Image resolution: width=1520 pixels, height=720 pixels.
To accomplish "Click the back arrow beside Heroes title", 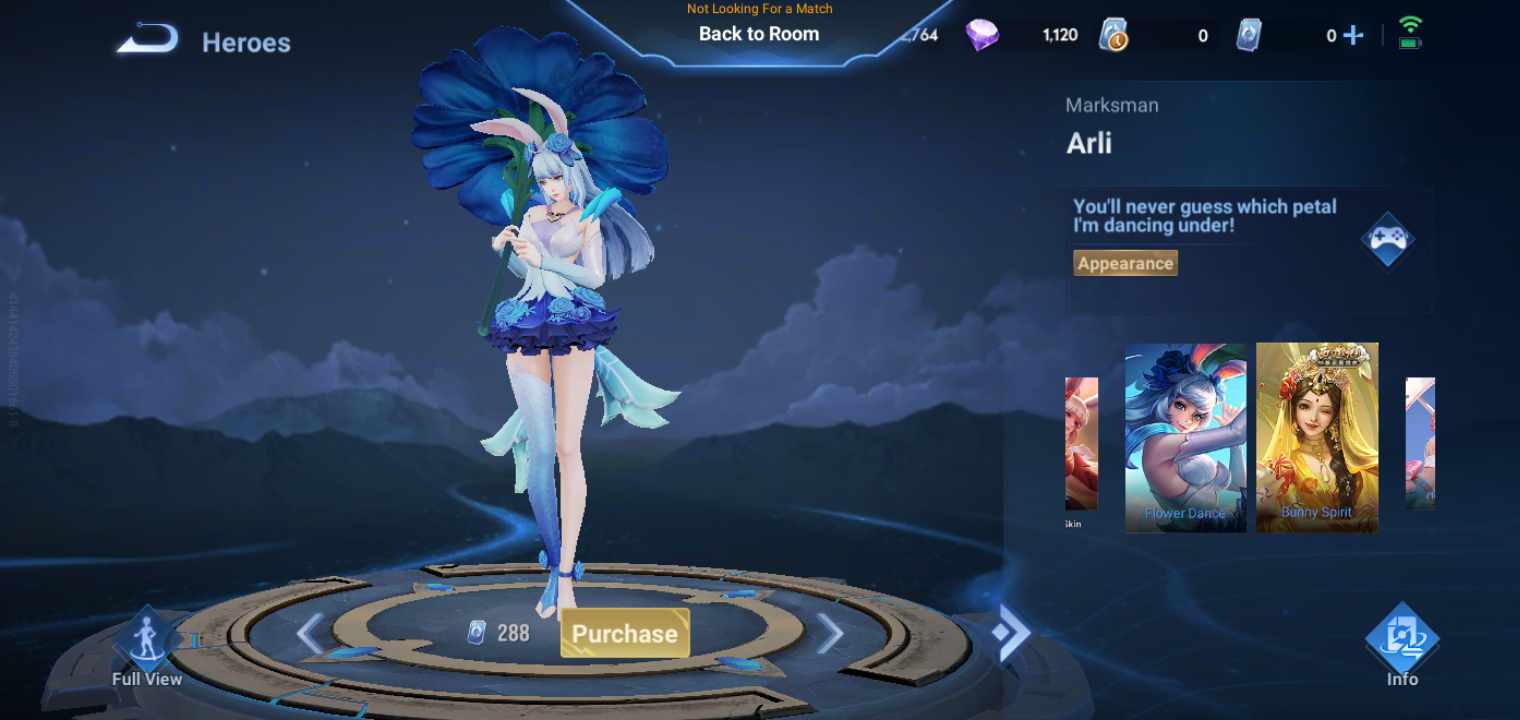I will (x=148, y=38).
